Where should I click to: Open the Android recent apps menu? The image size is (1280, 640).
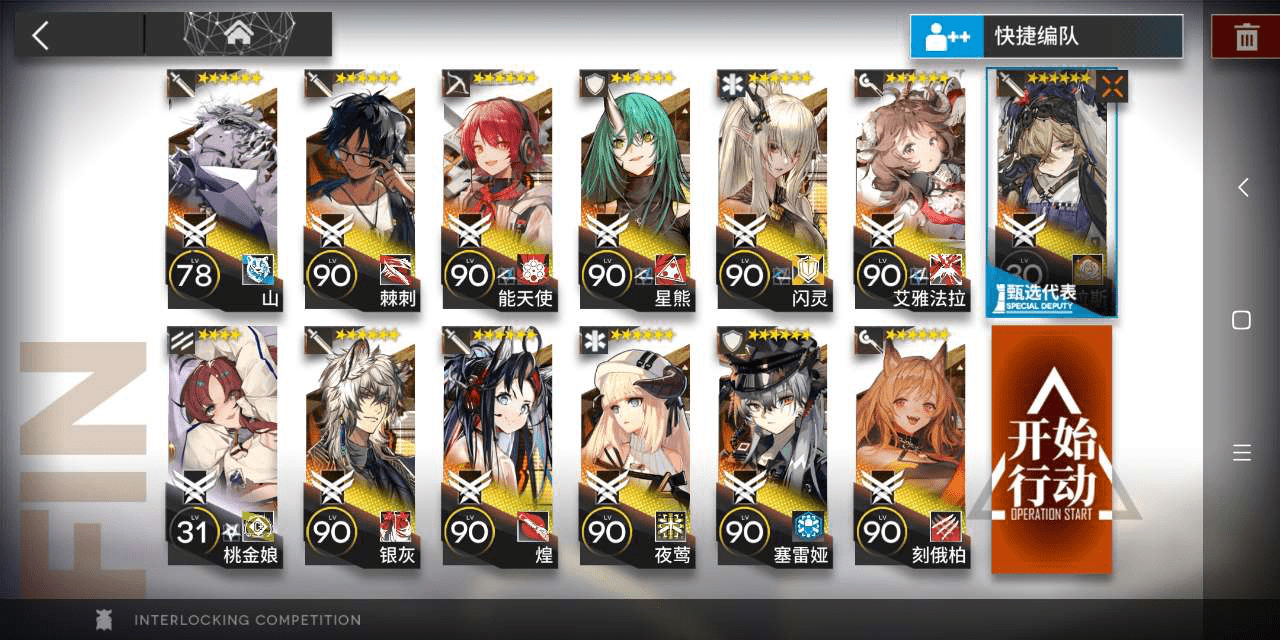tap(1242, 453)
